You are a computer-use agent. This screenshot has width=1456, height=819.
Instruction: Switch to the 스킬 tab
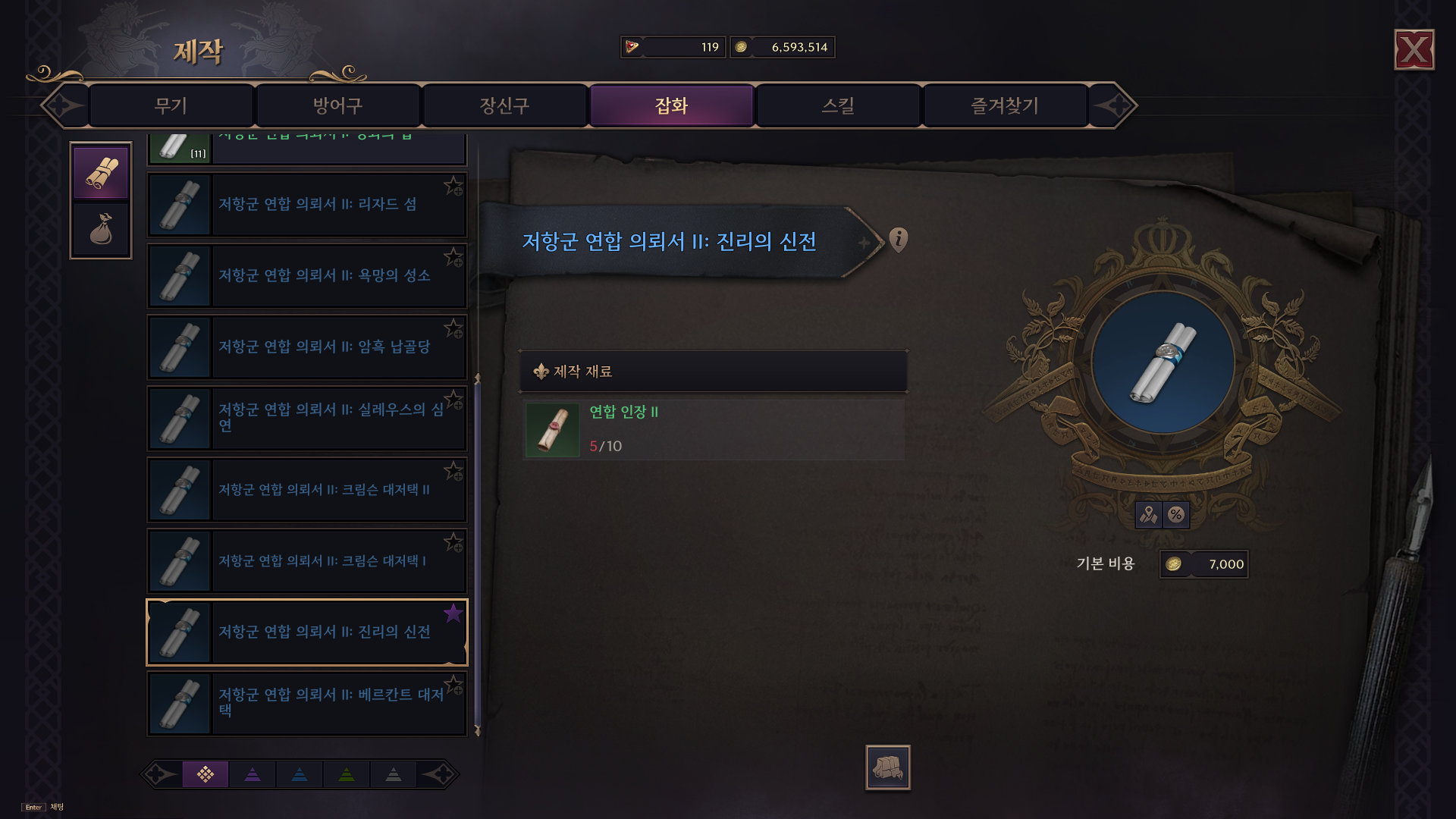tap(837, 105)
